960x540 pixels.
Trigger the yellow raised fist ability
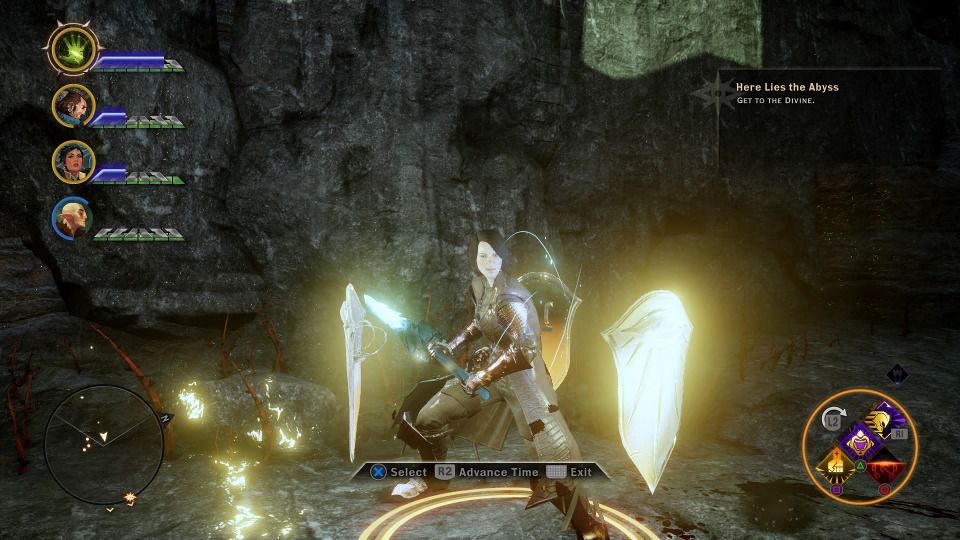tap(837, 463)
